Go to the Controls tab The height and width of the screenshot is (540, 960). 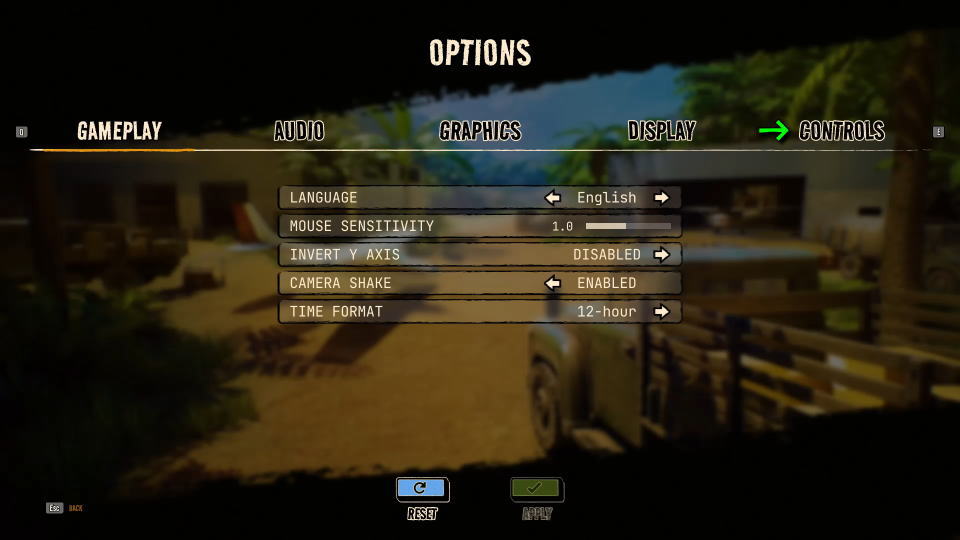tap(841, 131)
